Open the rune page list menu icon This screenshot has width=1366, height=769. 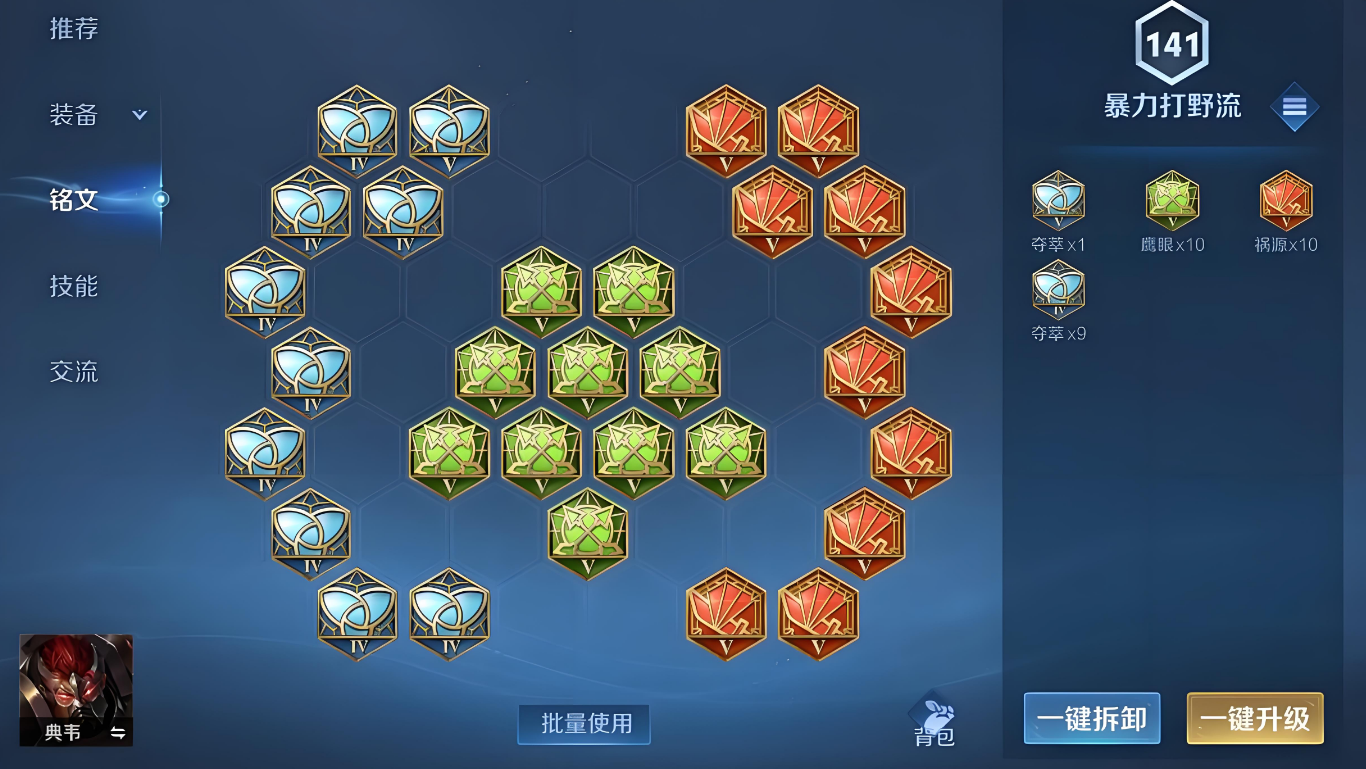pyautogui.click(x=1294, y=106)
